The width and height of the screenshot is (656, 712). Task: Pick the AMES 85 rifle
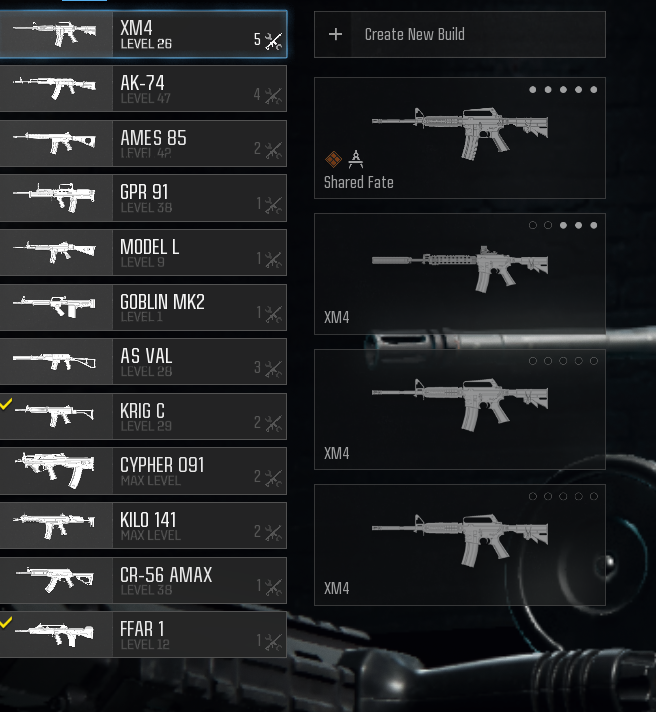pos(143,144)
